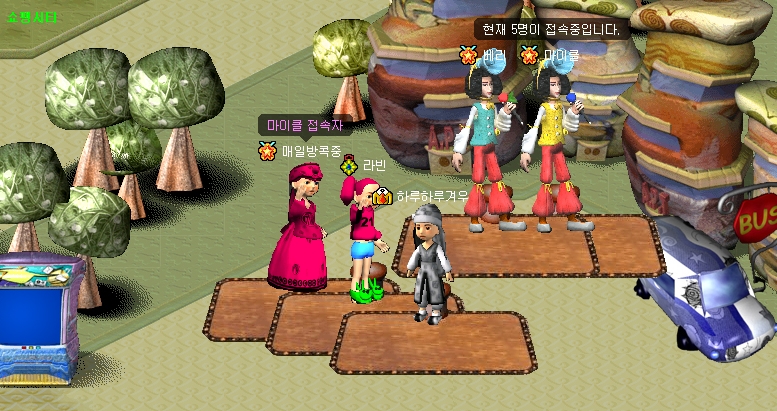This screenshot has height=411, width=777.
Task: Click the 마이클 name label
Action: pyautogui.click(x=561, y=55)
